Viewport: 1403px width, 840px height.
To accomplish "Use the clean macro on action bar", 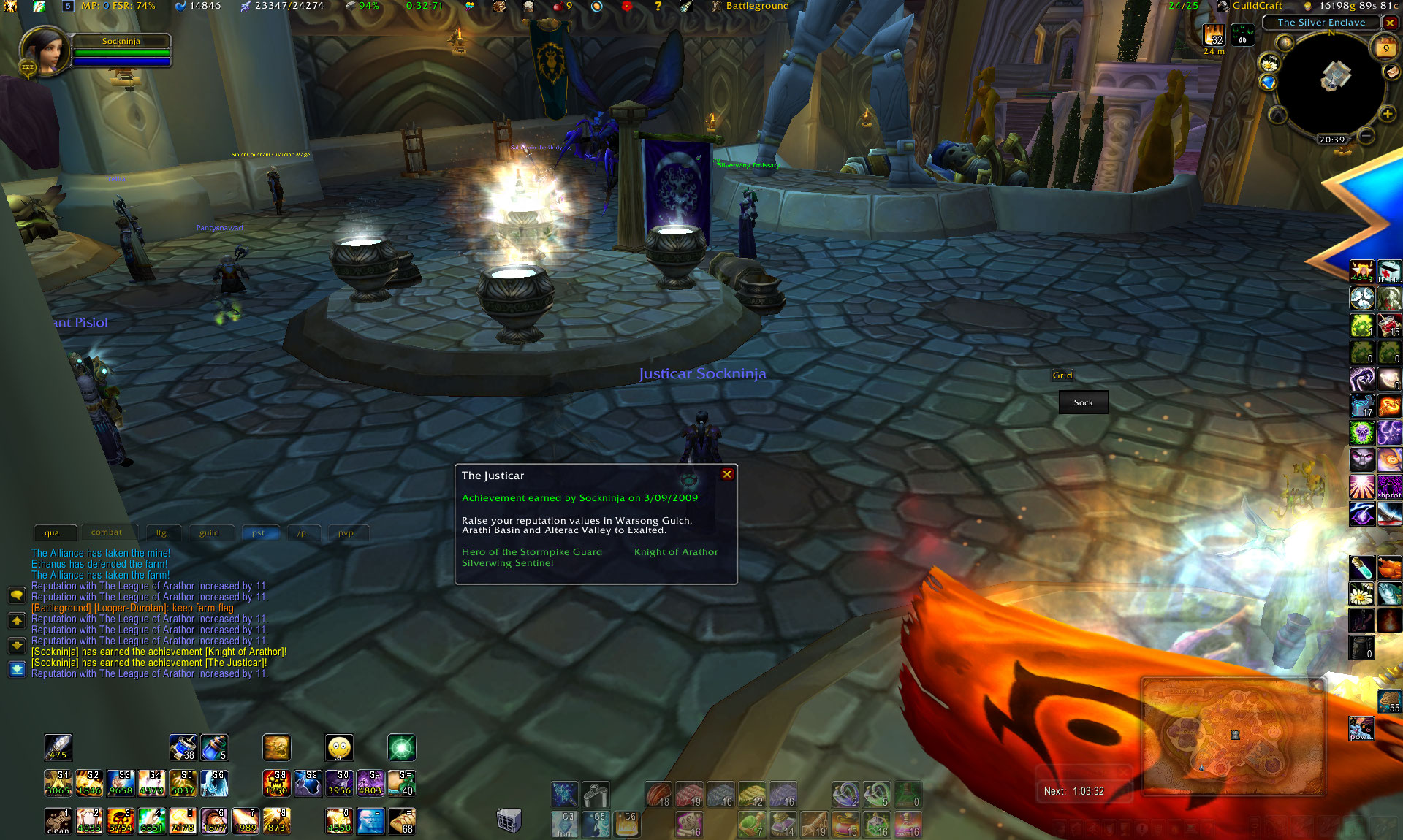I will pos(58,821).
